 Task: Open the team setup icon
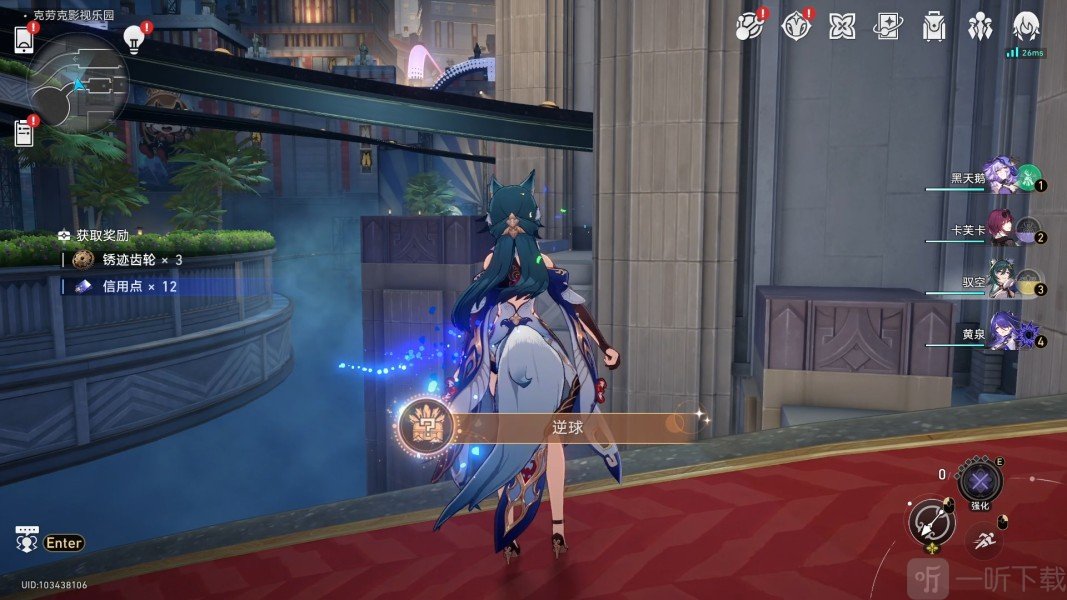pos(979,26)
